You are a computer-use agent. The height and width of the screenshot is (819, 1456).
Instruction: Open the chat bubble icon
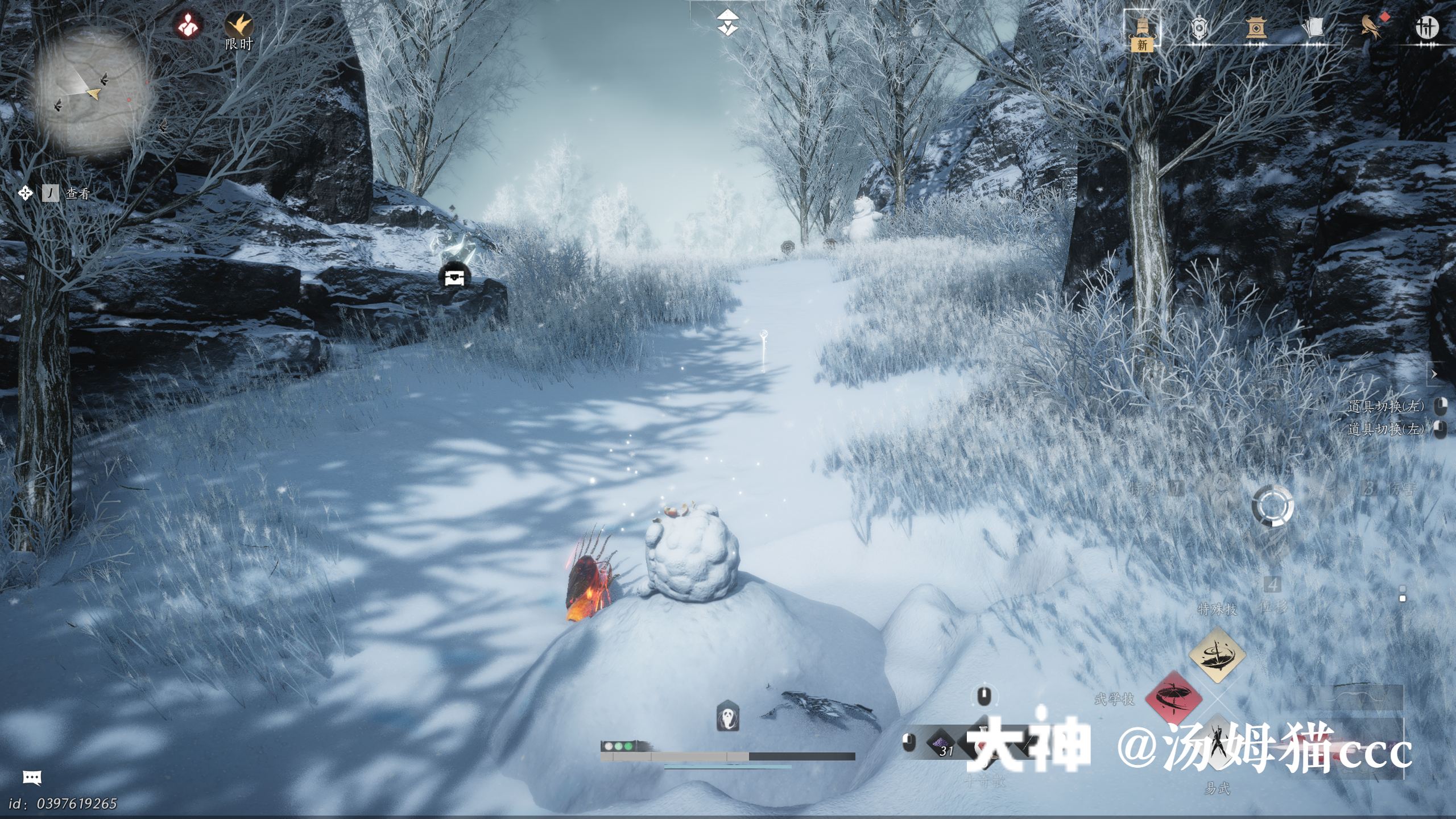click(32, 777)
